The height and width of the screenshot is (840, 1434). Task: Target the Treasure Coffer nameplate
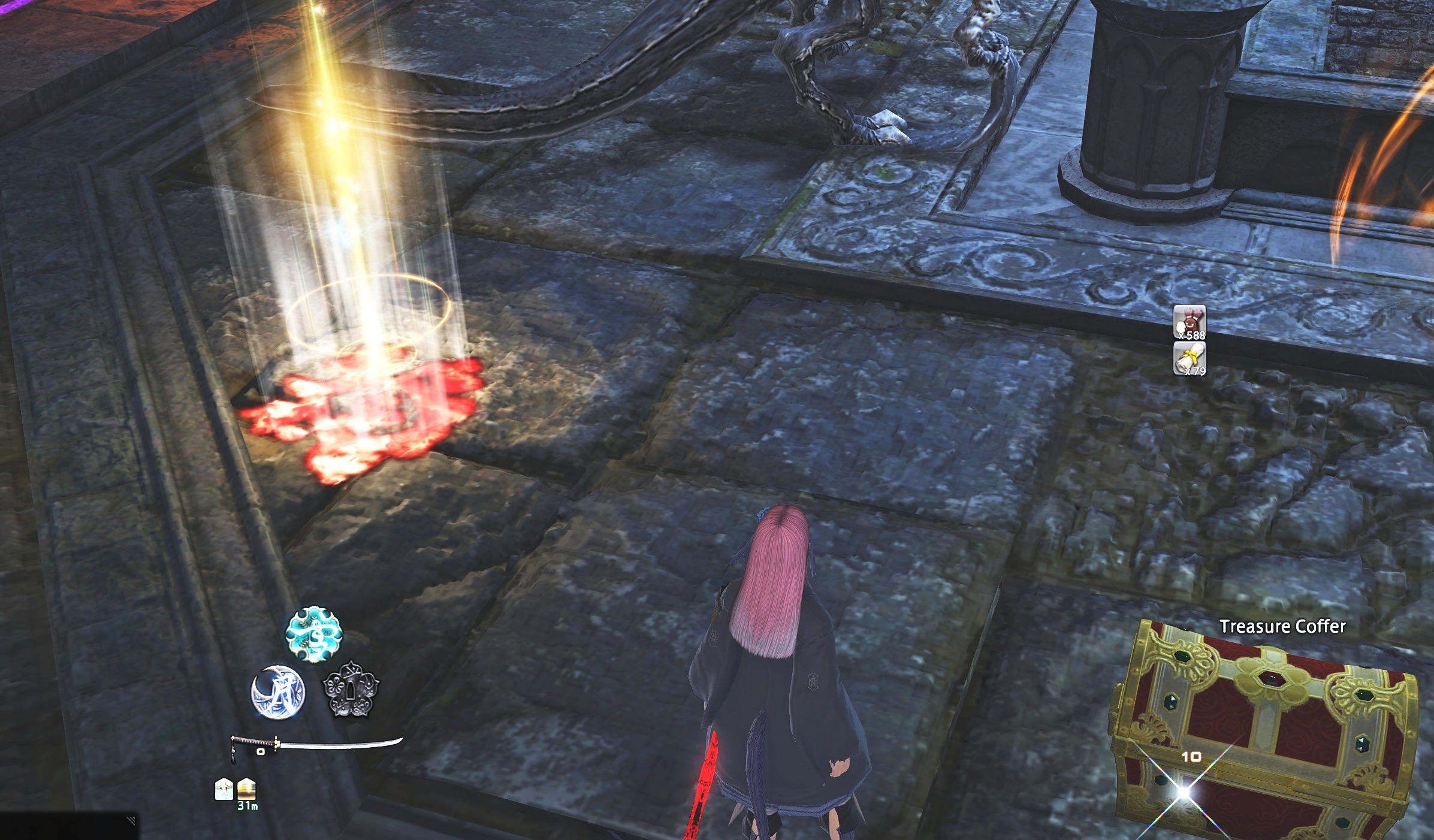tap(1282, 627)
